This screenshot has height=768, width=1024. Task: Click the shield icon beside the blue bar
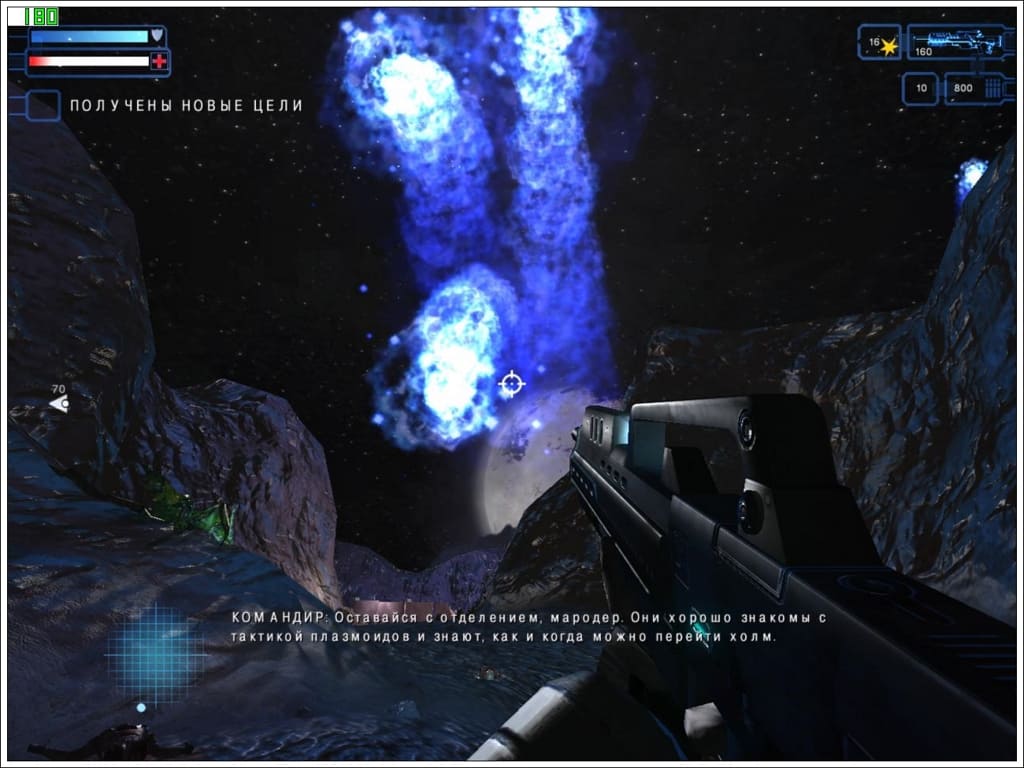[157, 37]
